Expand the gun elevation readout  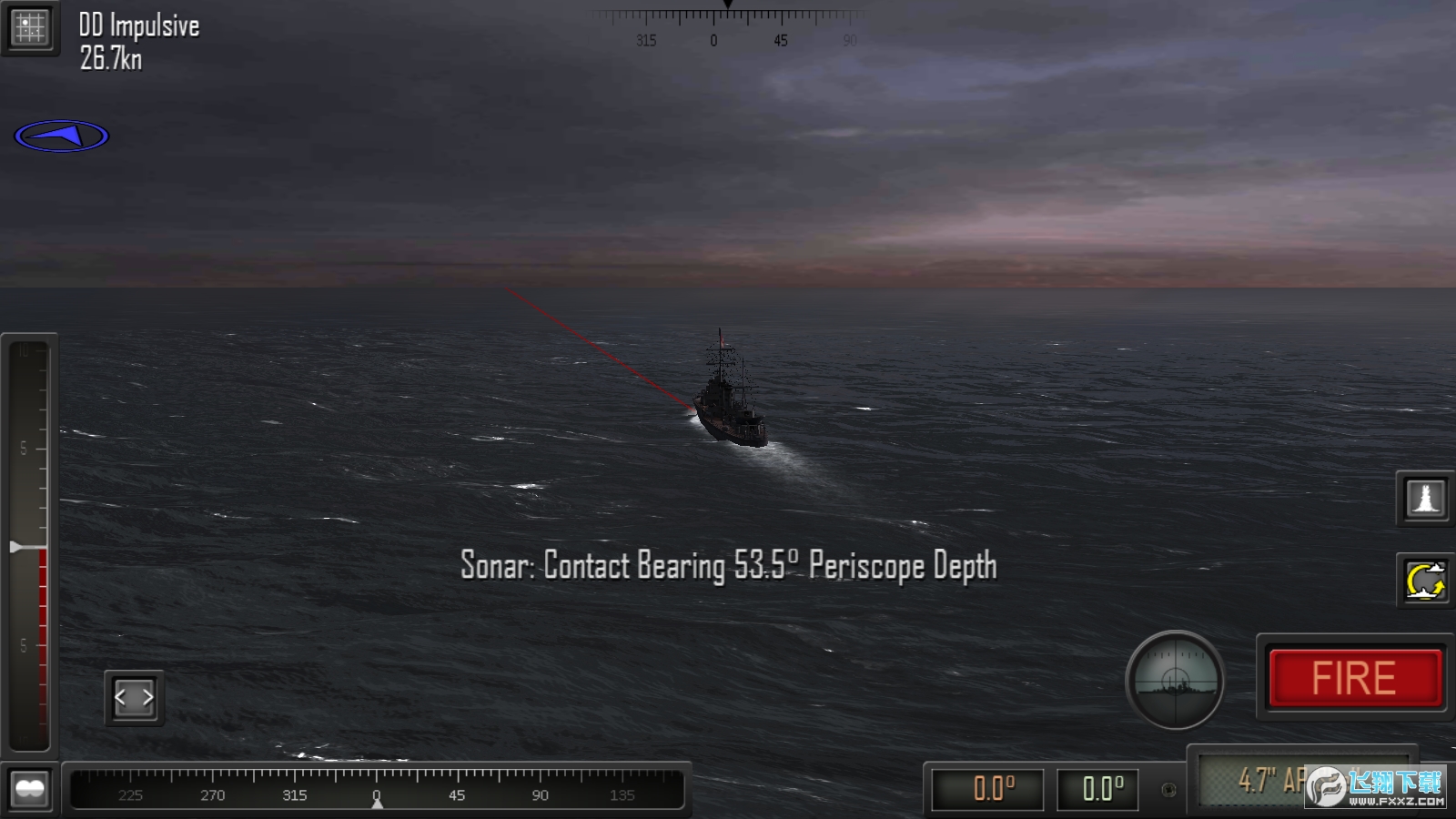pyautogui.click(x=987, y=790)
